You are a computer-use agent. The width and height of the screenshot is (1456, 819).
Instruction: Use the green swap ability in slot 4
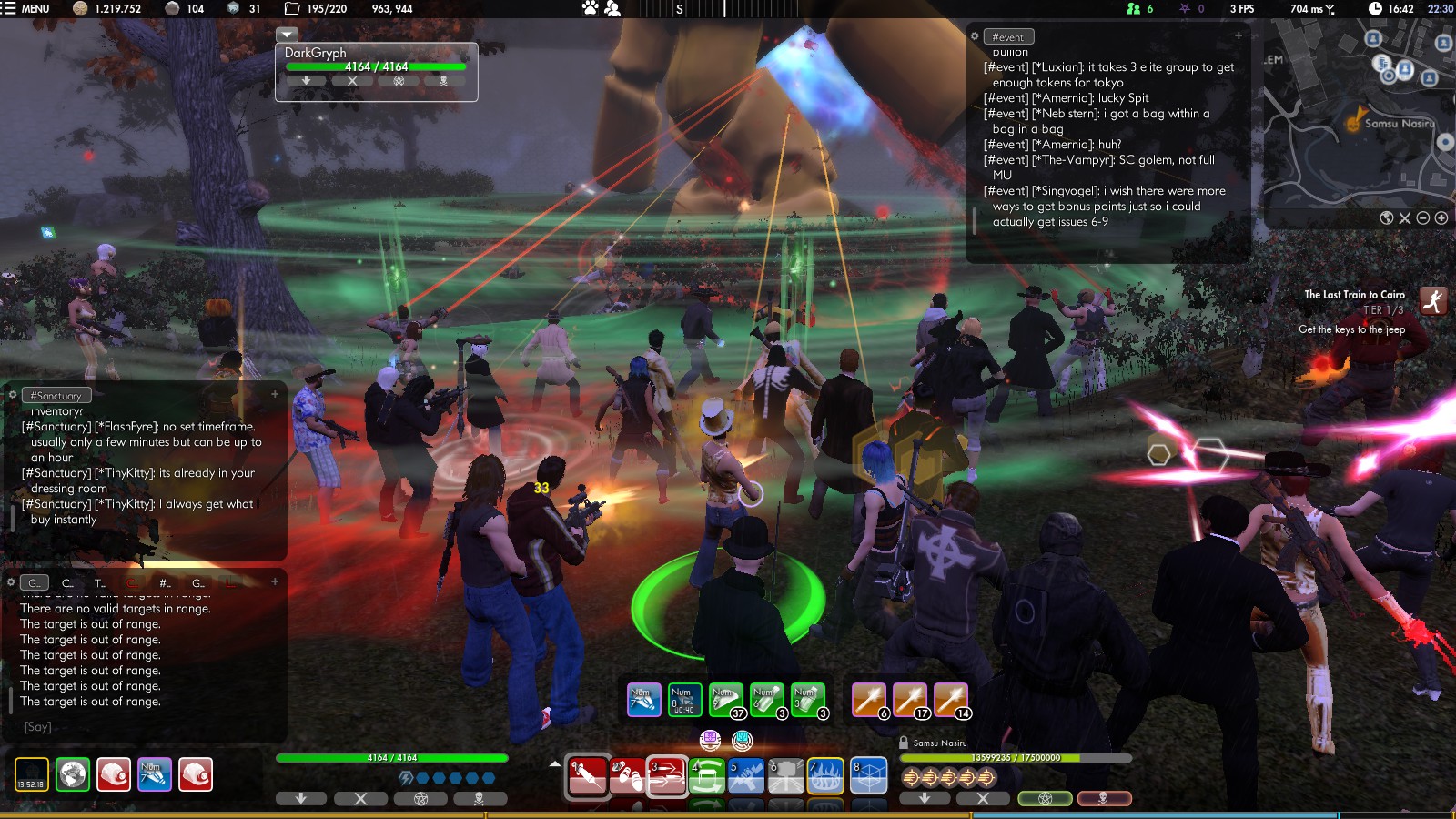707,775
